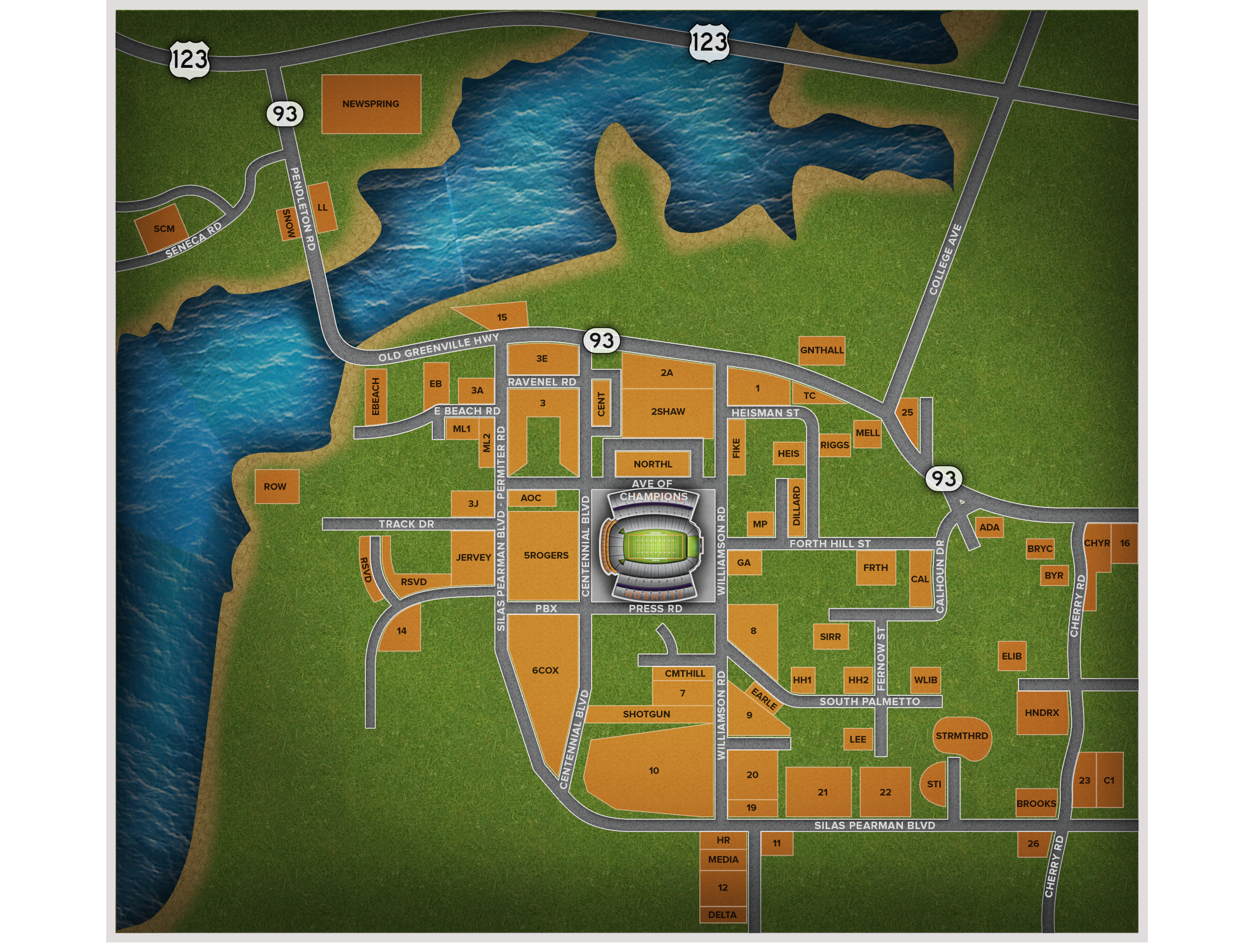Choose the JERVEY parking lot
This screenshot has height=952, width=1259.
point(473,558)
